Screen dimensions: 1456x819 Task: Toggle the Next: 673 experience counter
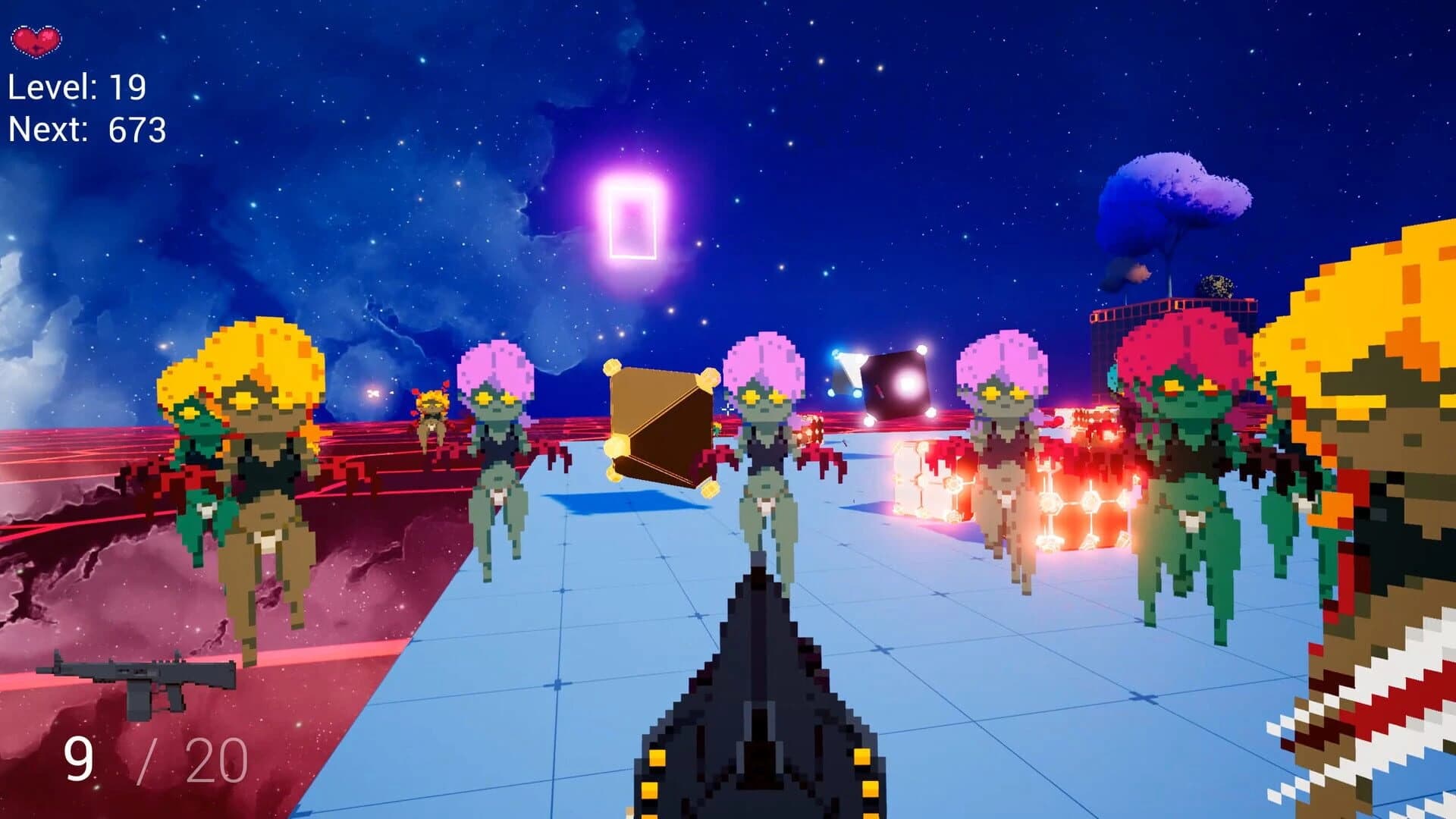87,129
